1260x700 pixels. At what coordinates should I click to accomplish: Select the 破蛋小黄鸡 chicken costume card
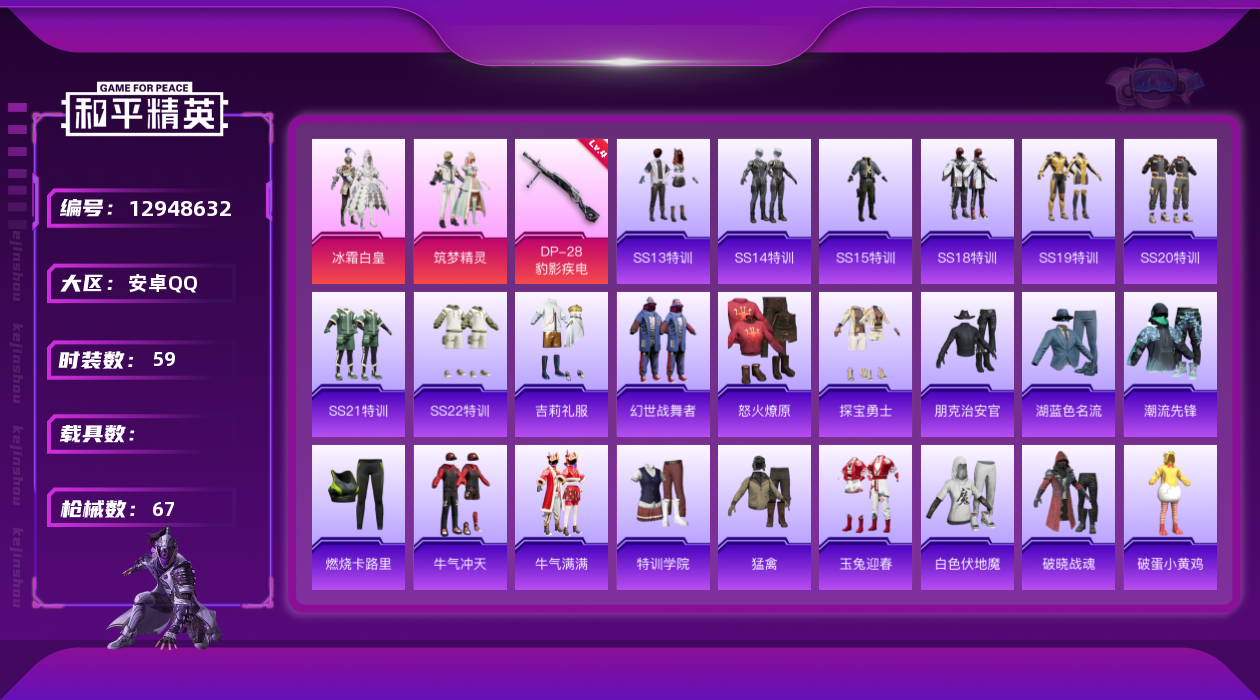coord(1170,517)
